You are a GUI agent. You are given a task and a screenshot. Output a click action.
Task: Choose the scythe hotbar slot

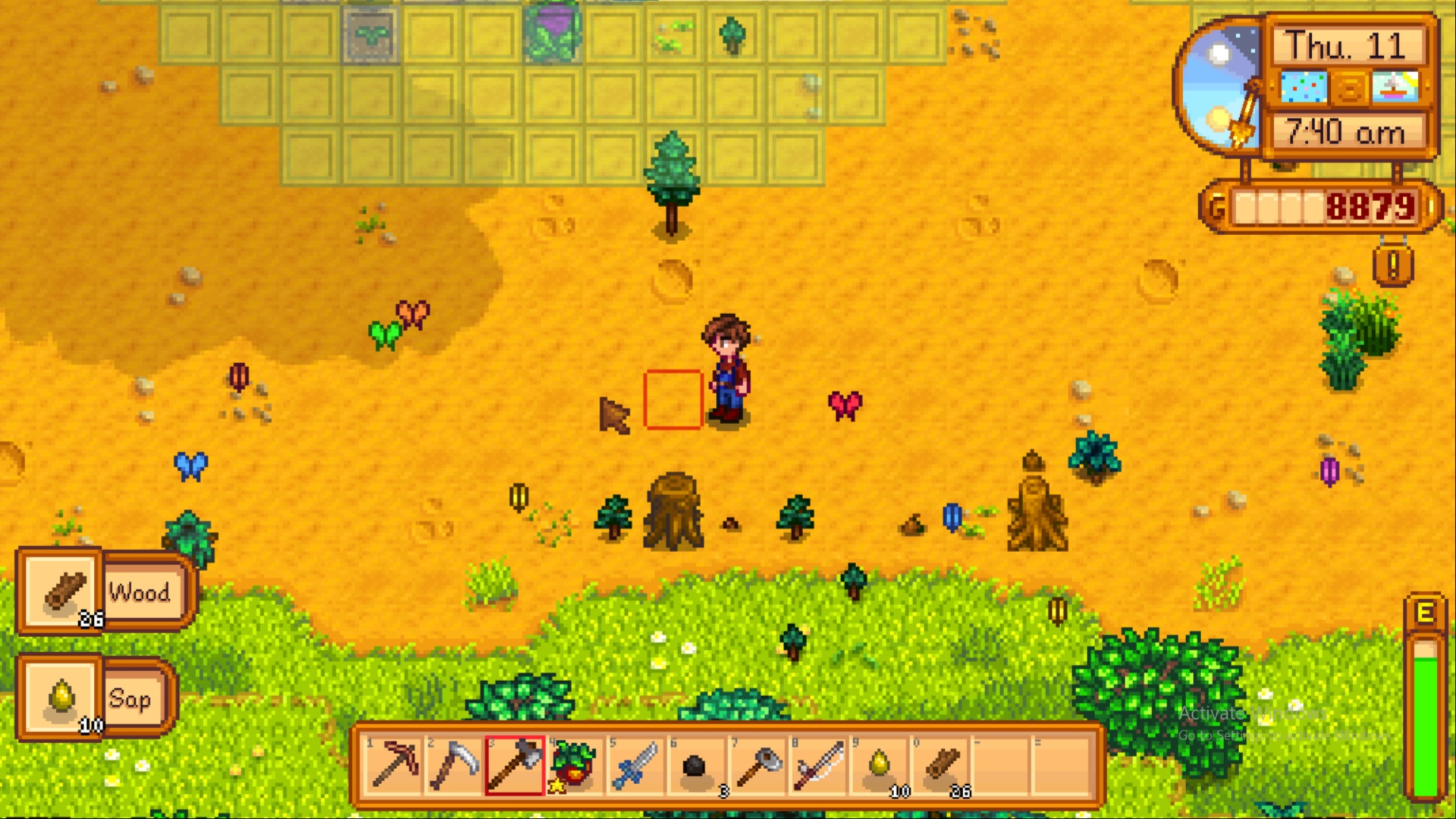coord(455,766)
